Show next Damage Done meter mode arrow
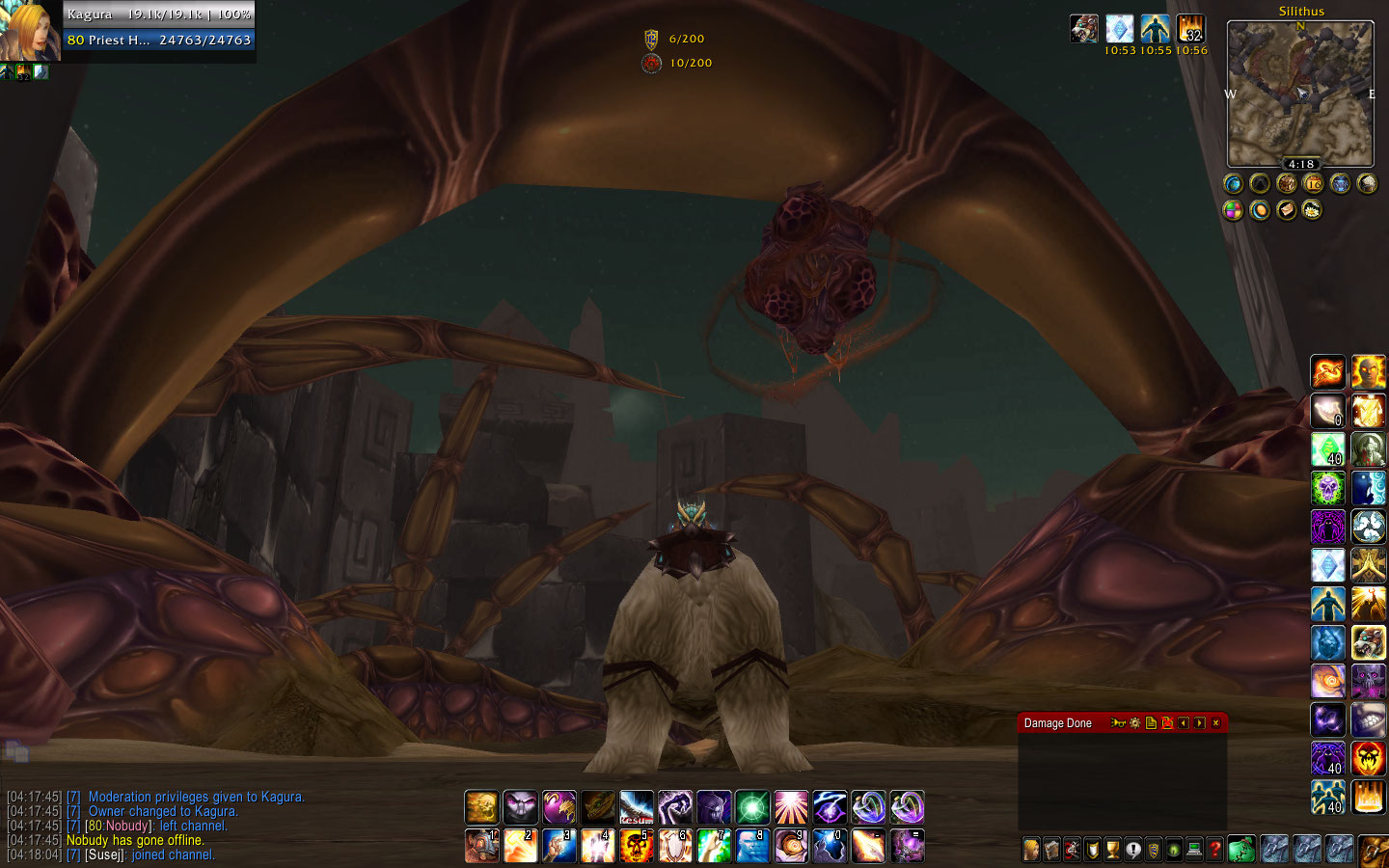 (x=1199, y=723)
